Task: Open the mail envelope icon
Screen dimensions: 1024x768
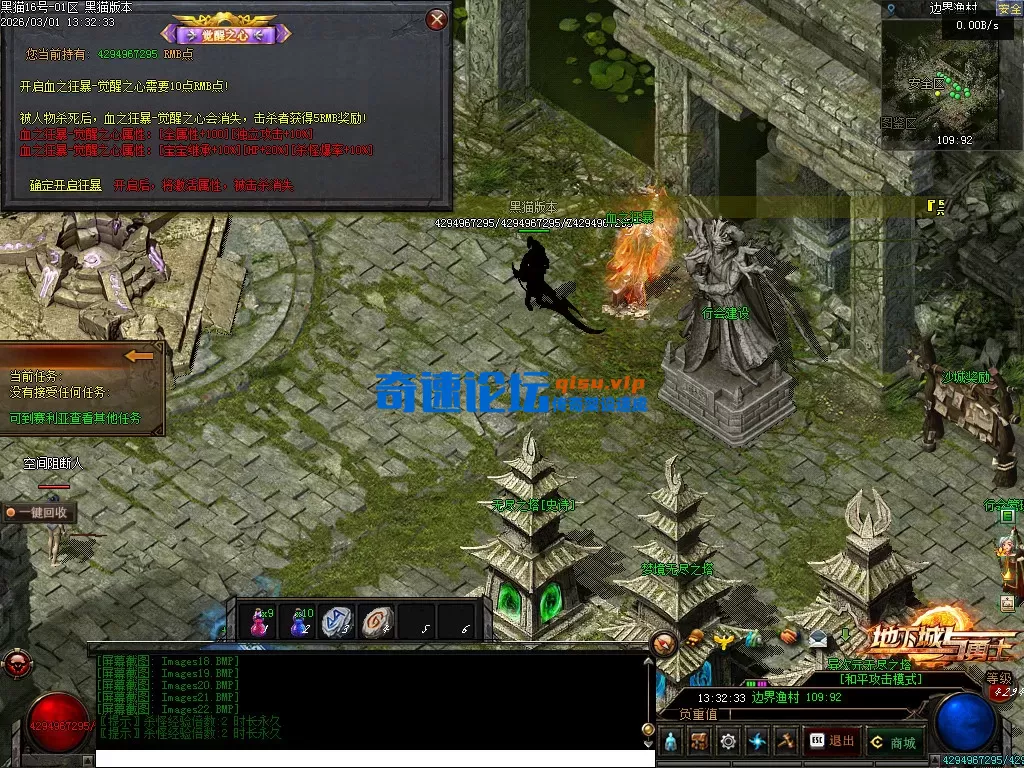Action: pyautogui.click(x=818, y=638)
